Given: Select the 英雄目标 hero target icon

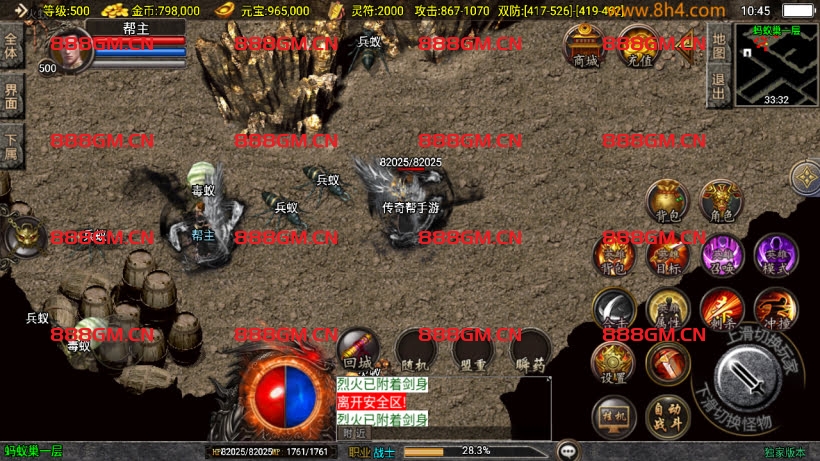Looking at the screenshot, I should coord(667,254).
